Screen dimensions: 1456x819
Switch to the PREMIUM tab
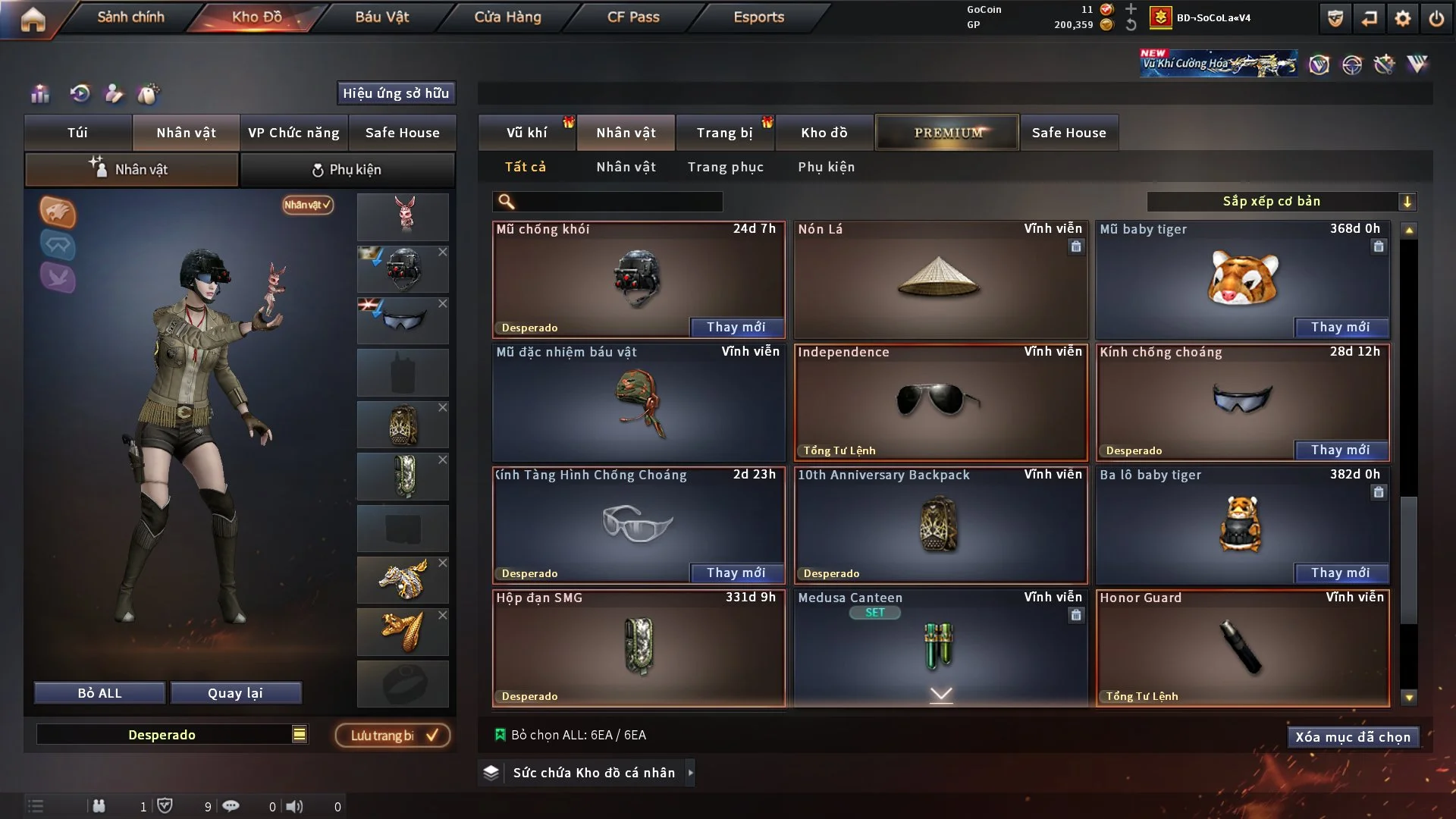click(946, 132)
